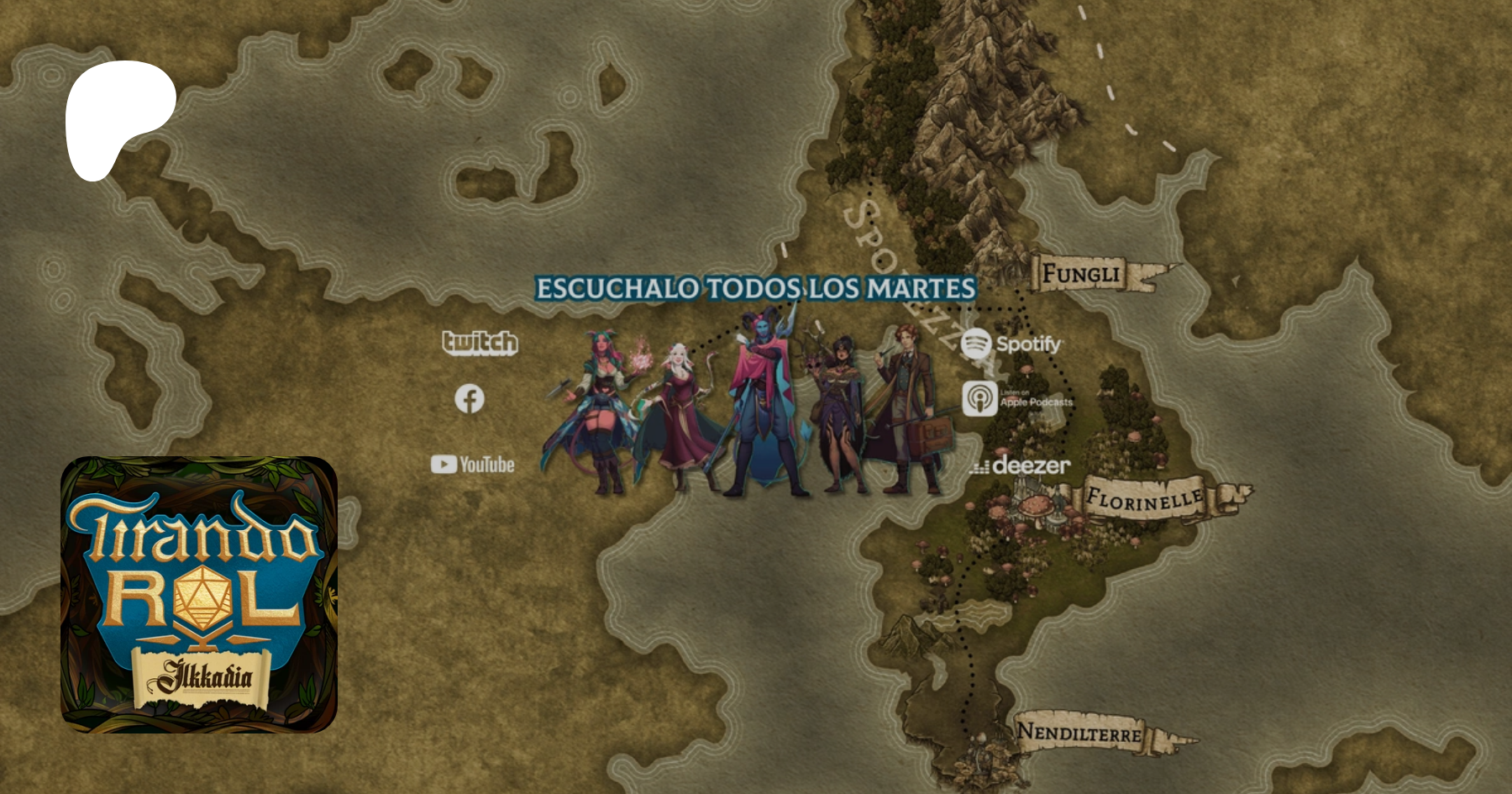Open the Deezer logo link
1512x794 pixels.
1020,465
